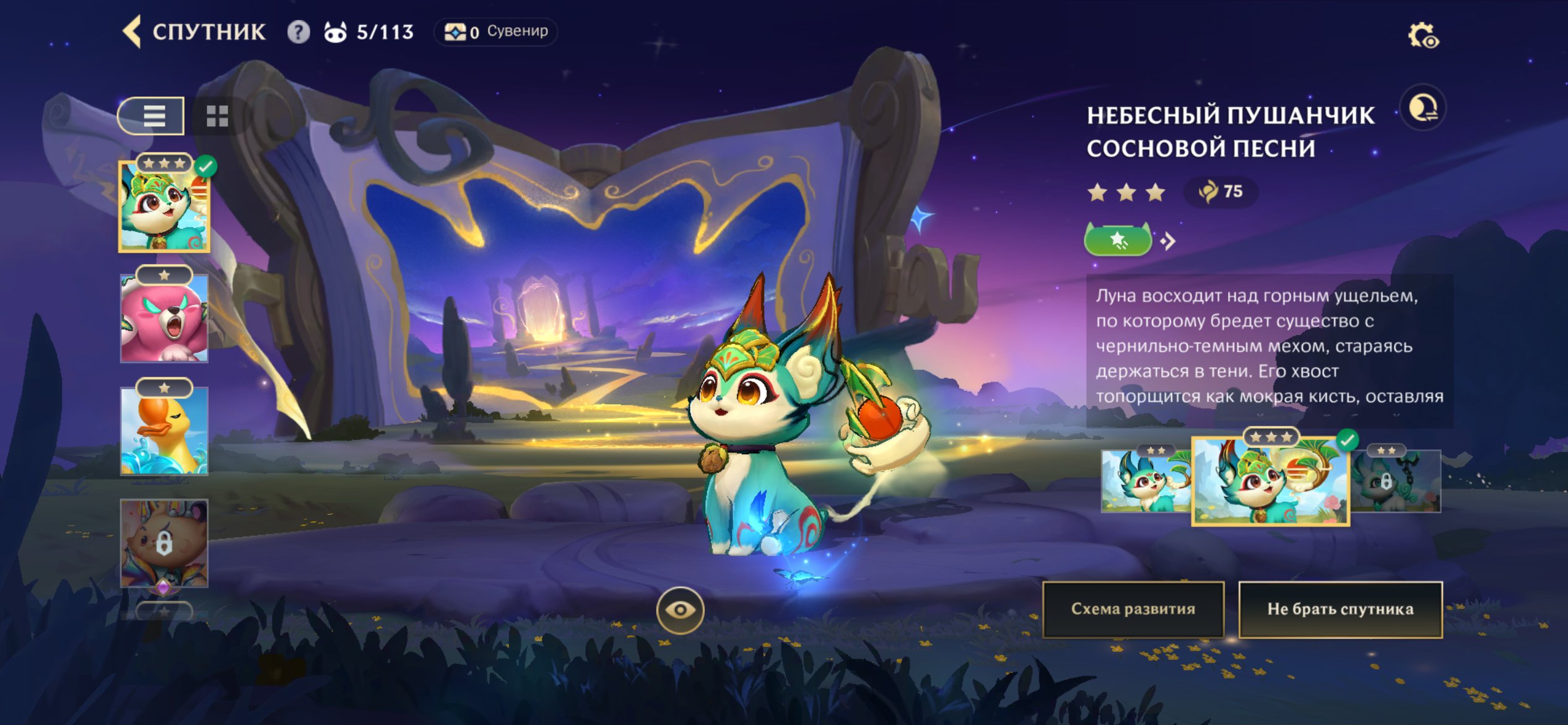Click the green star upgrade badge
The image size is (1568, 725).
point(1118,240)
